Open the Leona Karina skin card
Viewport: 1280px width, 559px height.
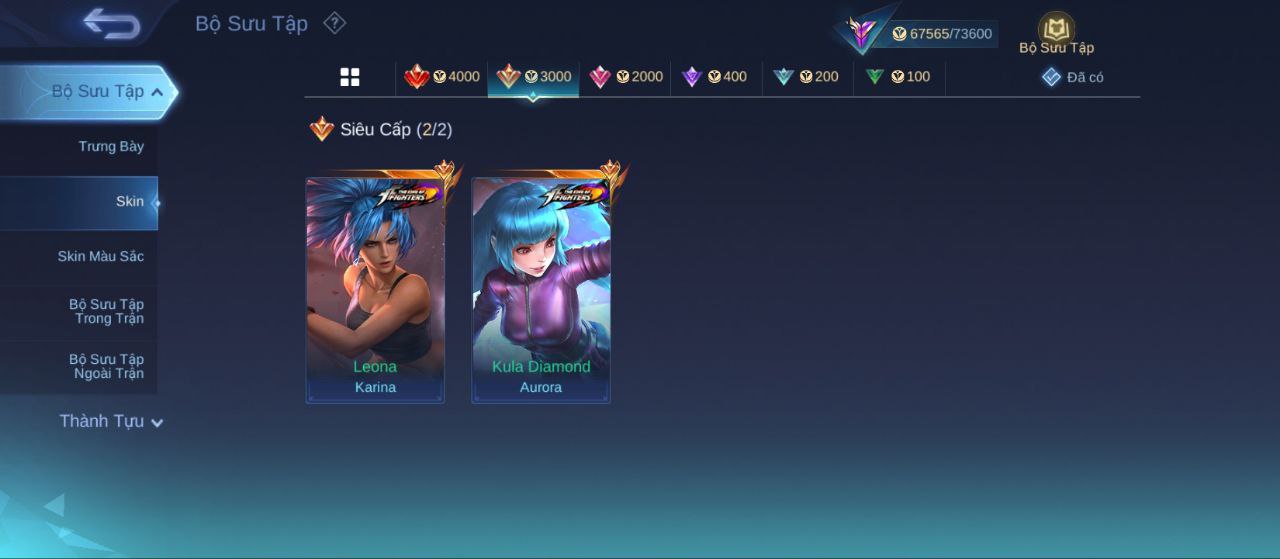(x=375, y=290)
